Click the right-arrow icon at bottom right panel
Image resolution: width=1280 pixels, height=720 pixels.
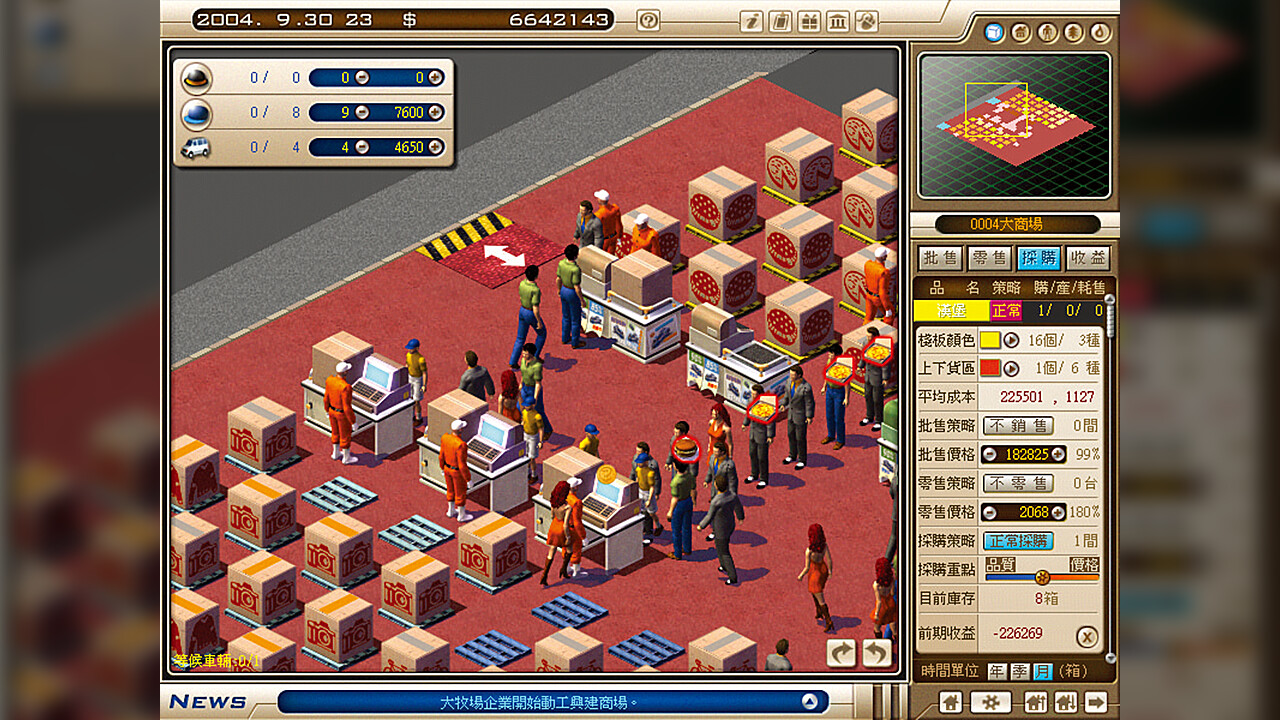point(1095,703)
